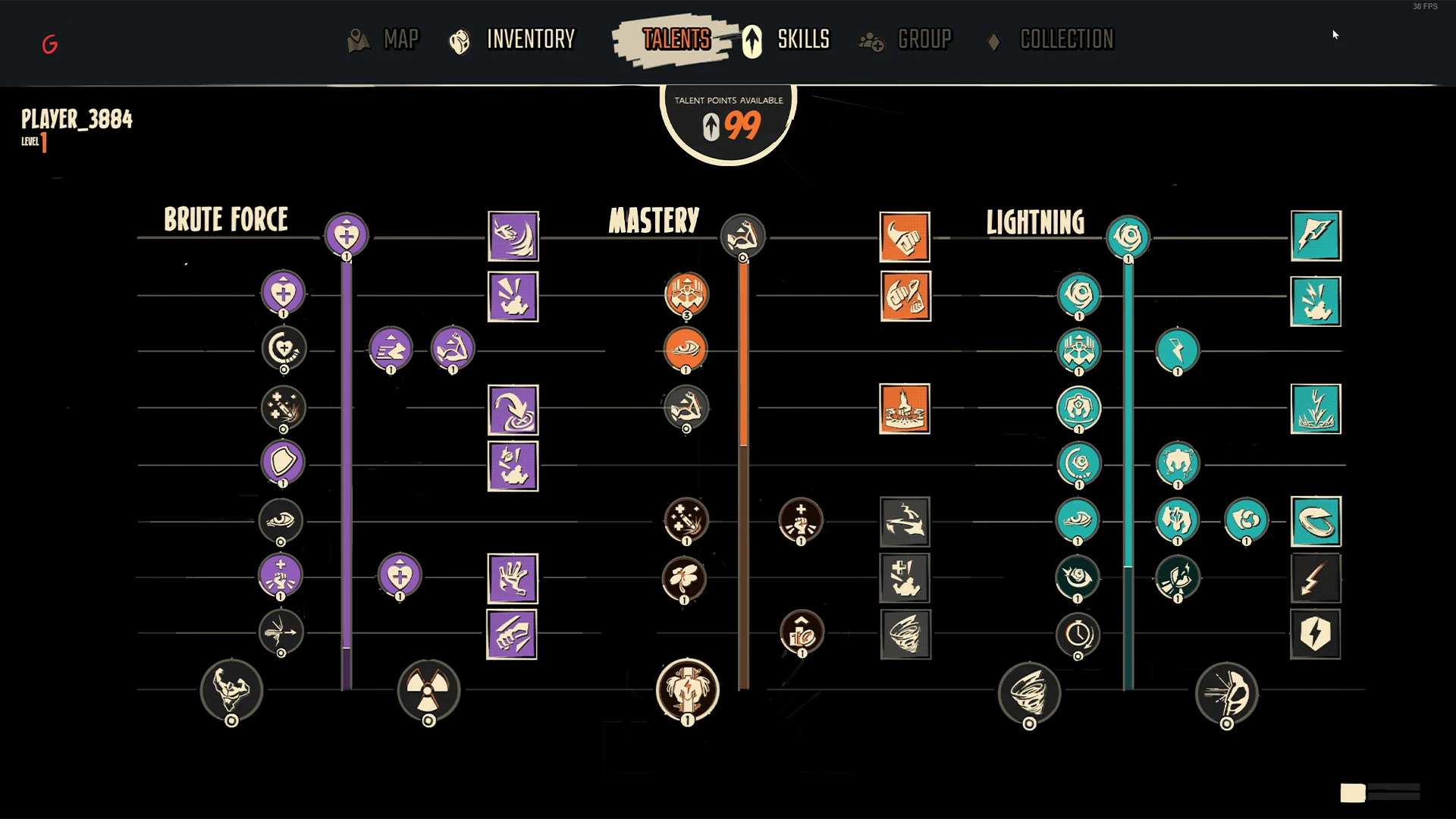
Task: Select the heart-with-cross root talent above Brute Force
Action: [346, 235]
